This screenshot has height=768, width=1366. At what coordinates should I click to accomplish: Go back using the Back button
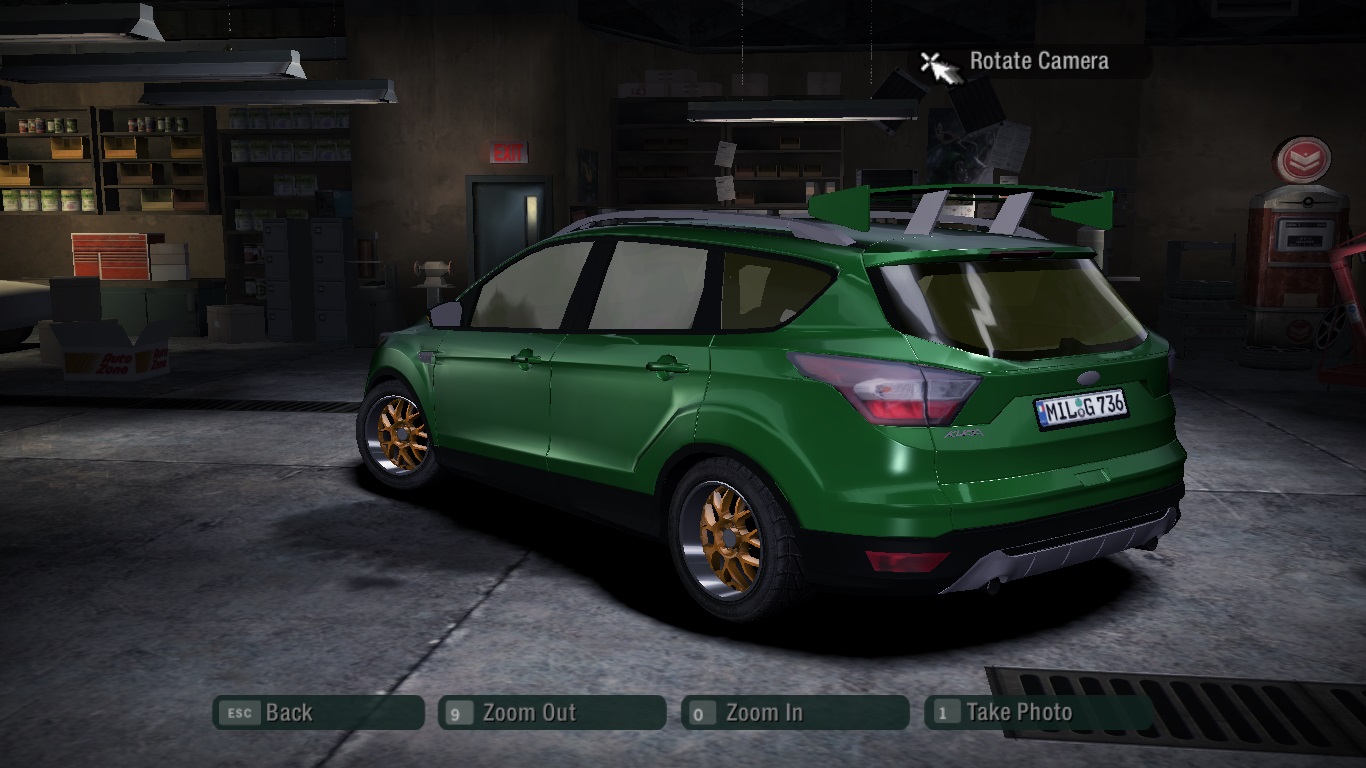coord(317,713)
